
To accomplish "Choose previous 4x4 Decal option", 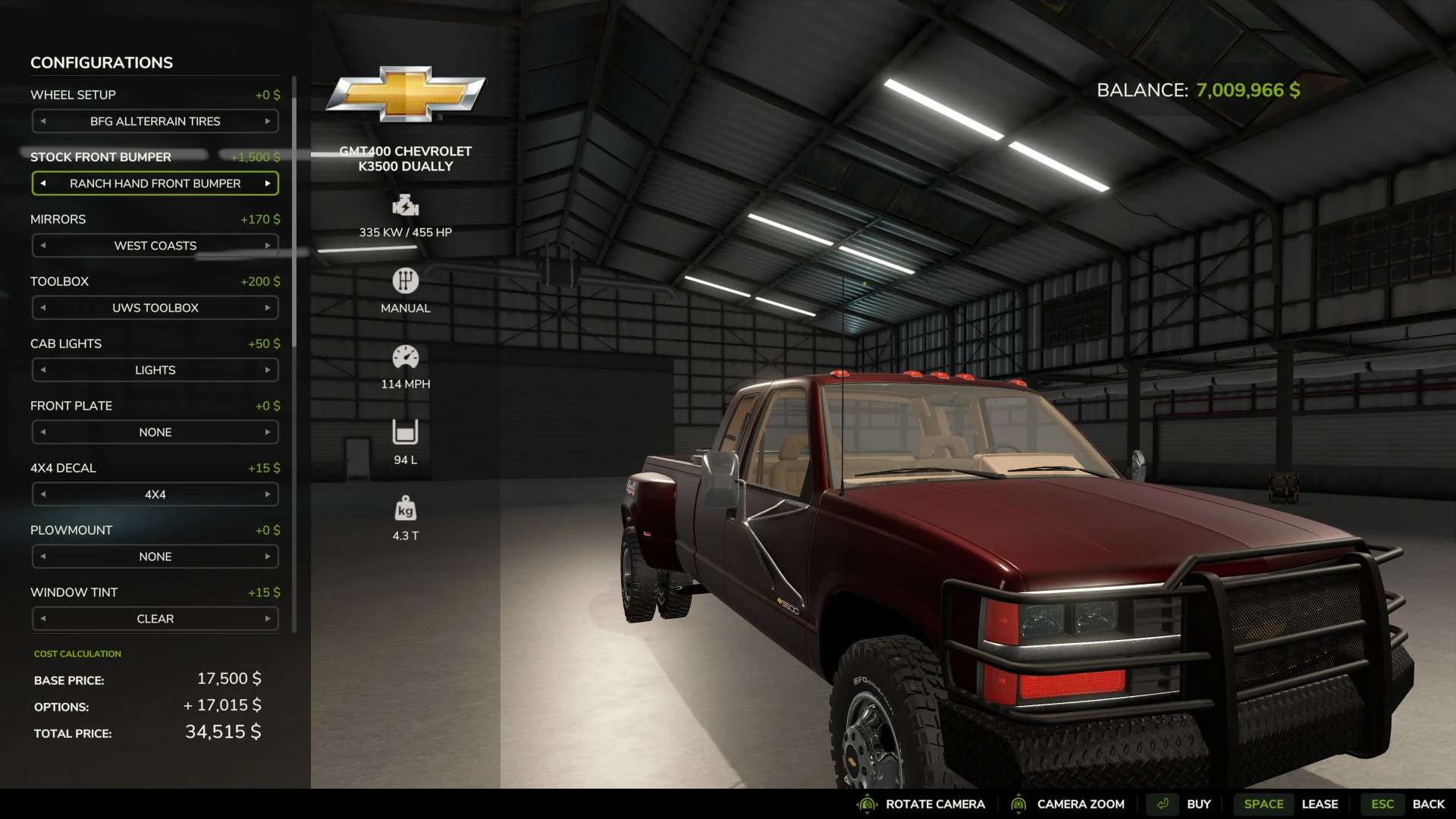I will coord(43,494).
